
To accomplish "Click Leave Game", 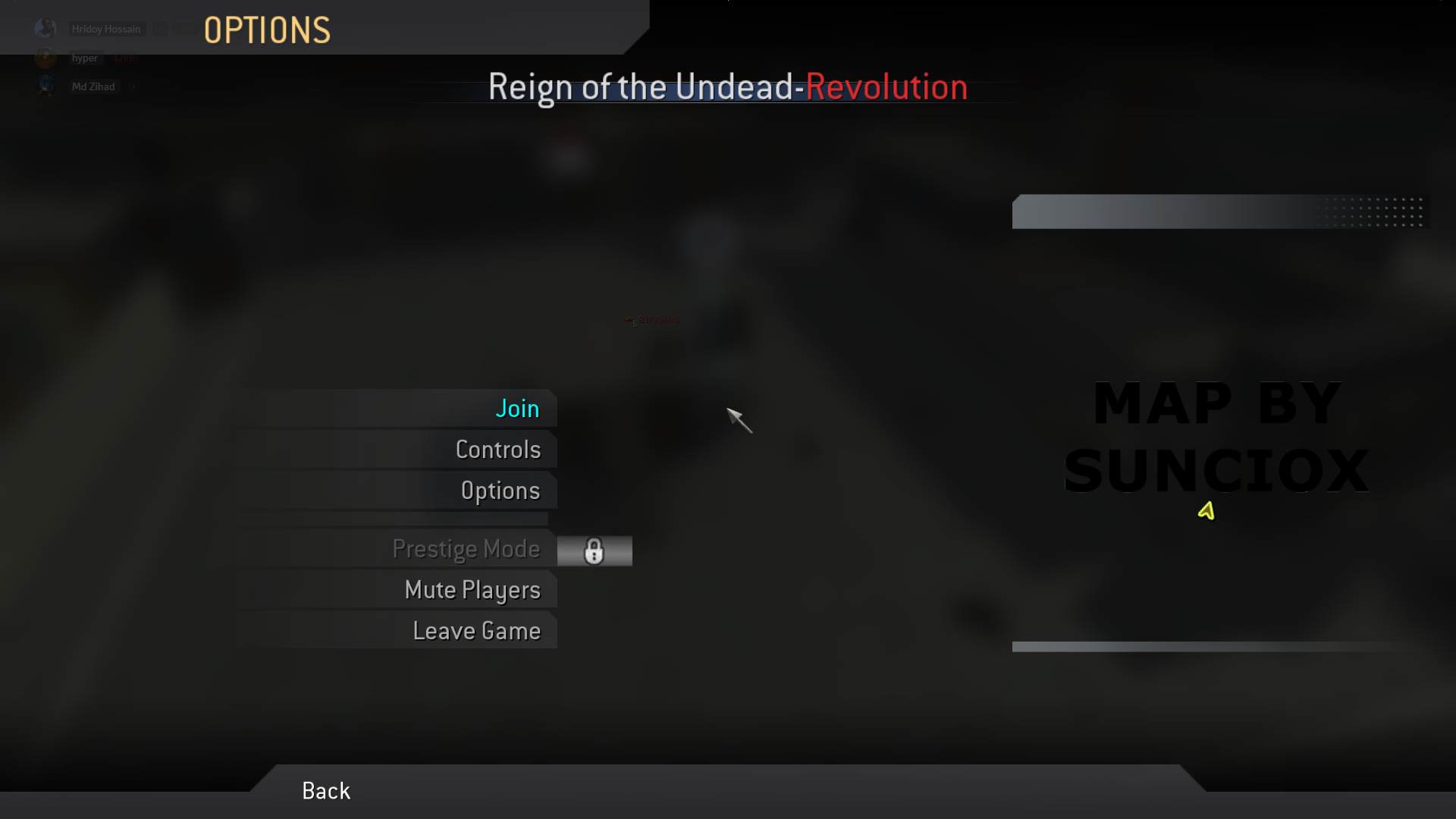I will [476, 630].
